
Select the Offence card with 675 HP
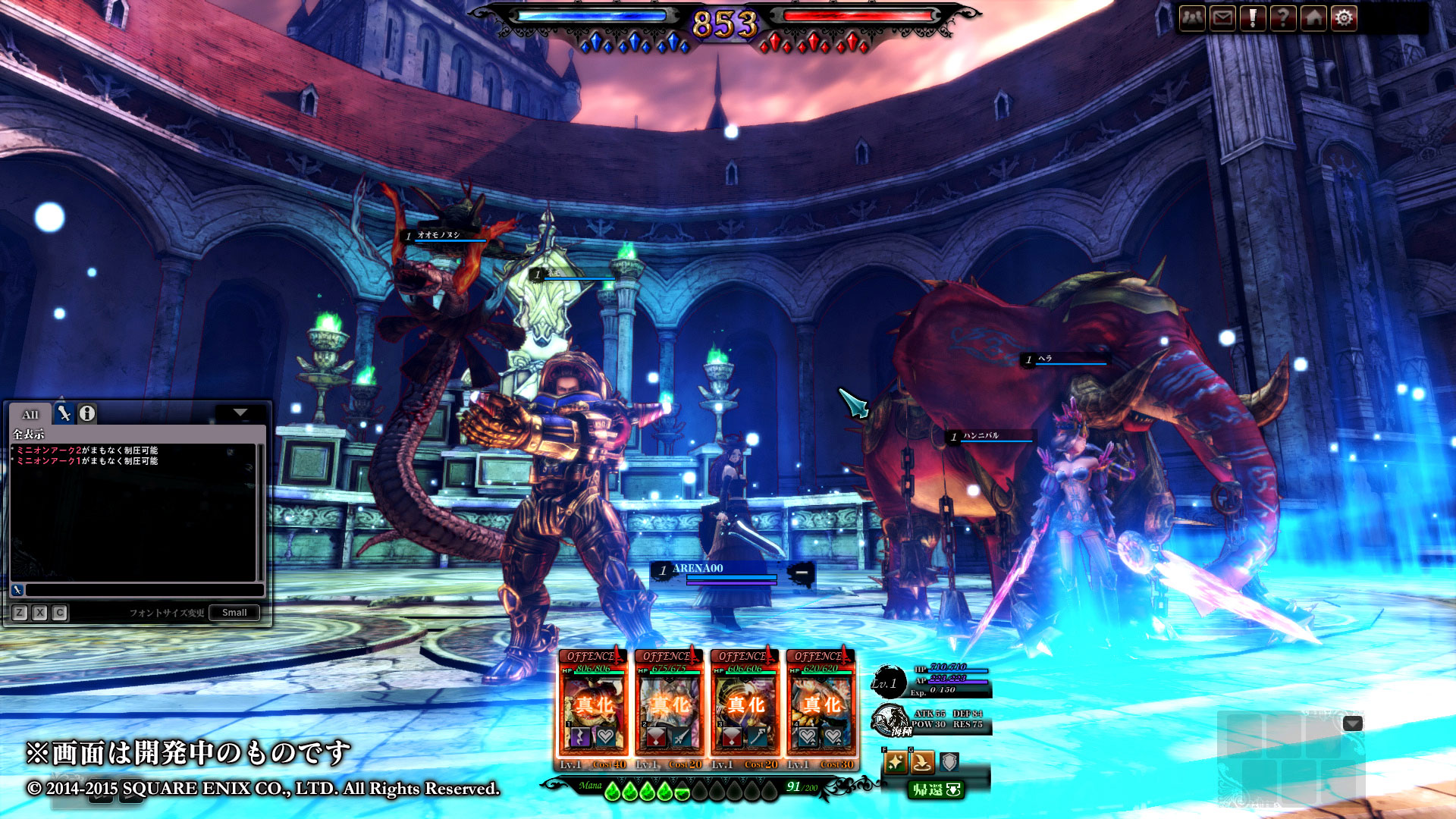coord(669,709)
